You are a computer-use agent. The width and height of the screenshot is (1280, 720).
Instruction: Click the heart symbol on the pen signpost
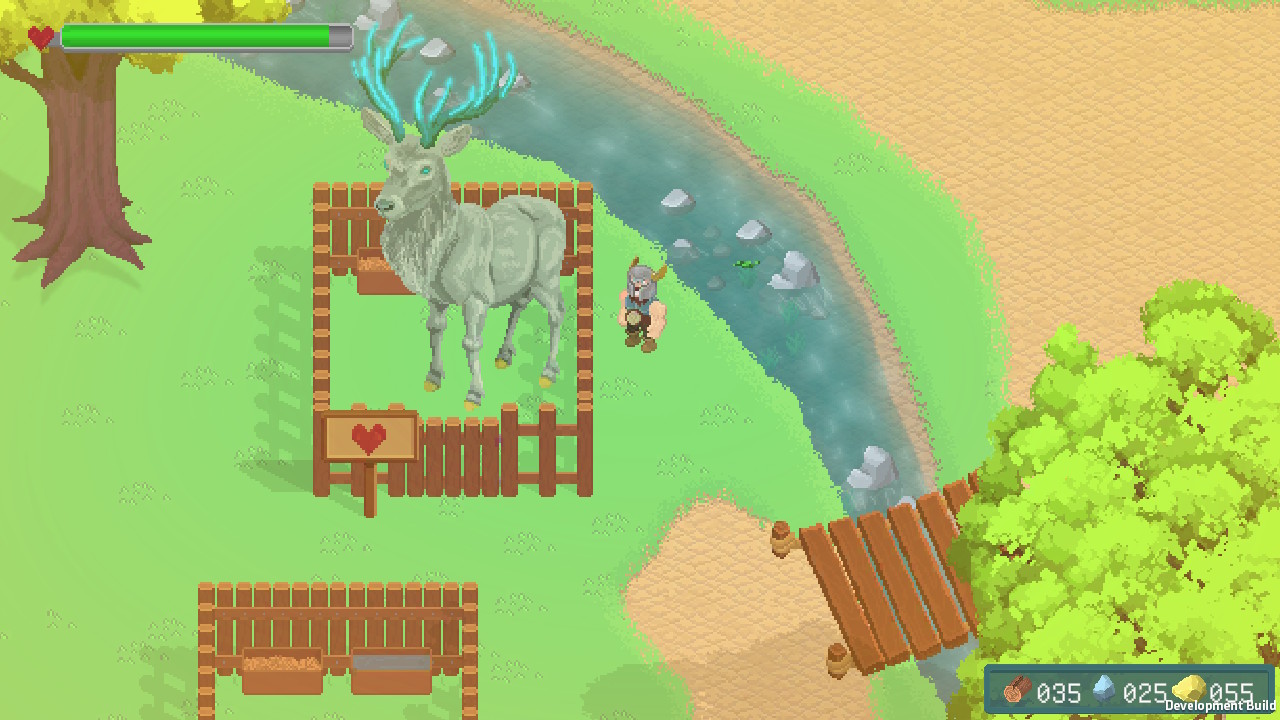(369, 438)
